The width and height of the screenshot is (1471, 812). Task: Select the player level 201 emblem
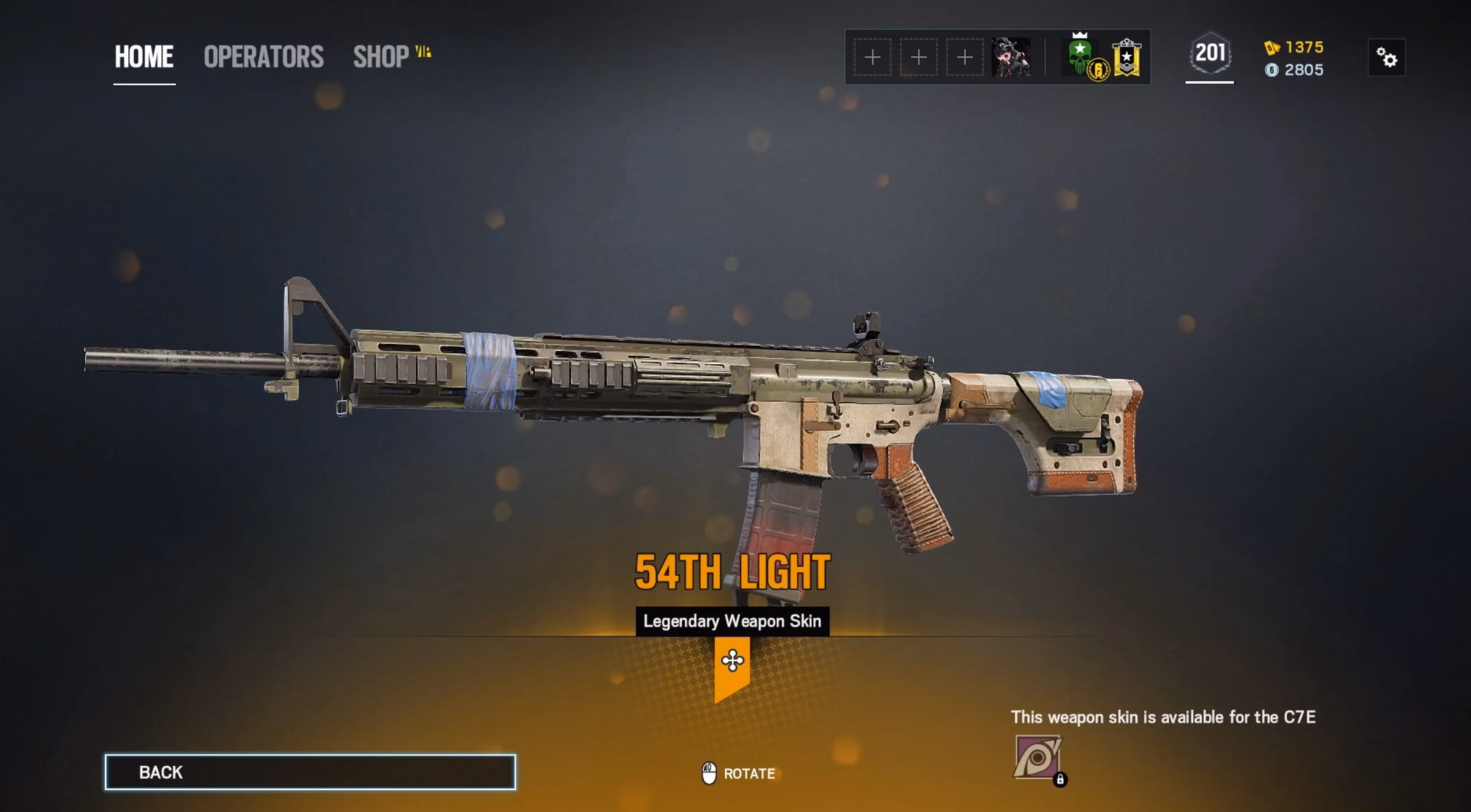(x=1209, y=54)
